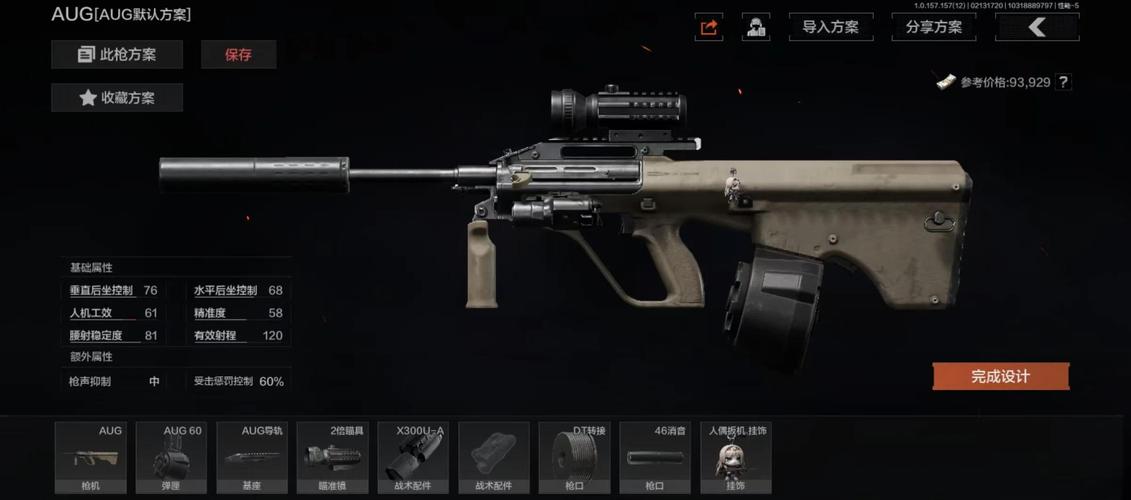The width and height of the screenshot is (1131, 500).
Task: Finish the build with 完成设计
Action: [1000, 376]
